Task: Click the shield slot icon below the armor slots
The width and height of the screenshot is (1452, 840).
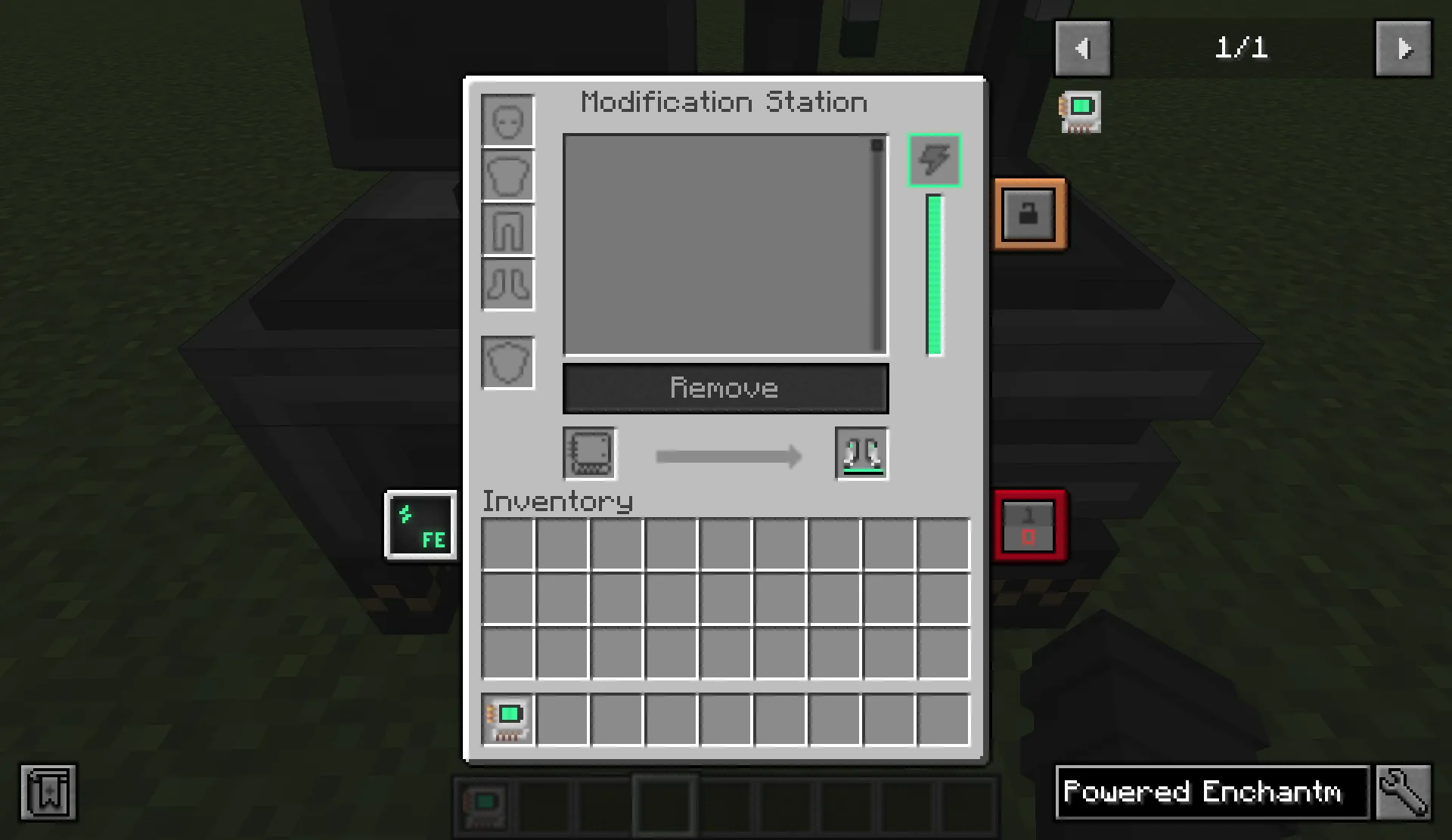Action: [x=507, y=362]
